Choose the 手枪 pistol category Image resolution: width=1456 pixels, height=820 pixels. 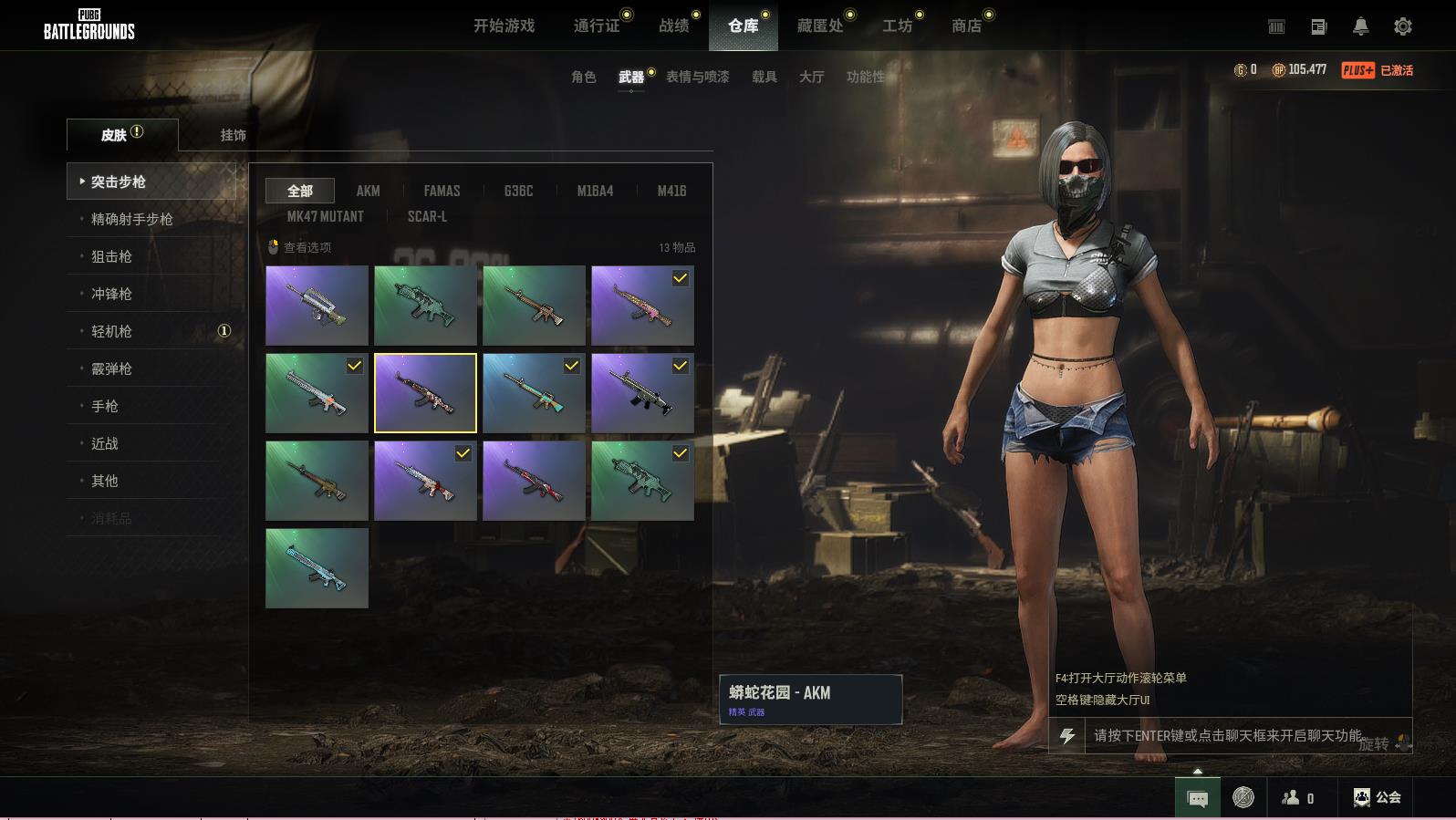[105, 406]
